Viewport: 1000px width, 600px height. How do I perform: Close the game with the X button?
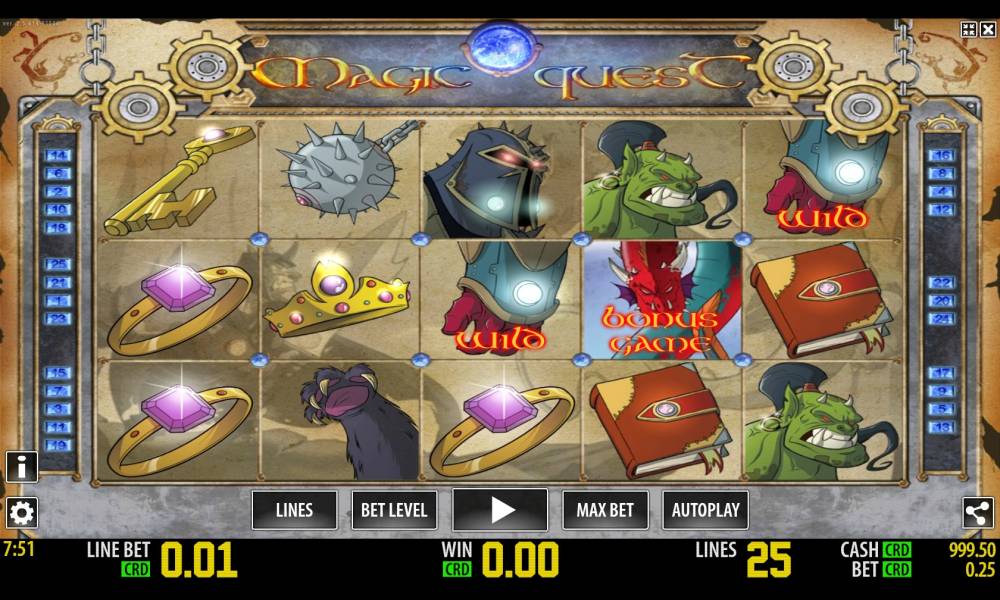(987, 29)
